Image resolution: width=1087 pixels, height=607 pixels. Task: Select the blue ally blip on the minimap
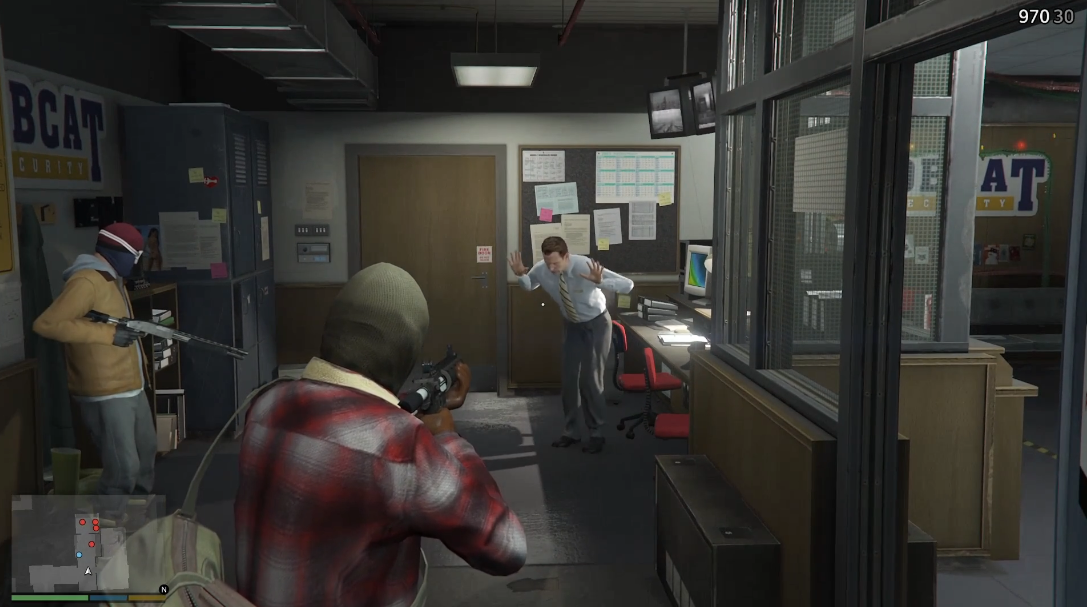(x=79, y=554)
